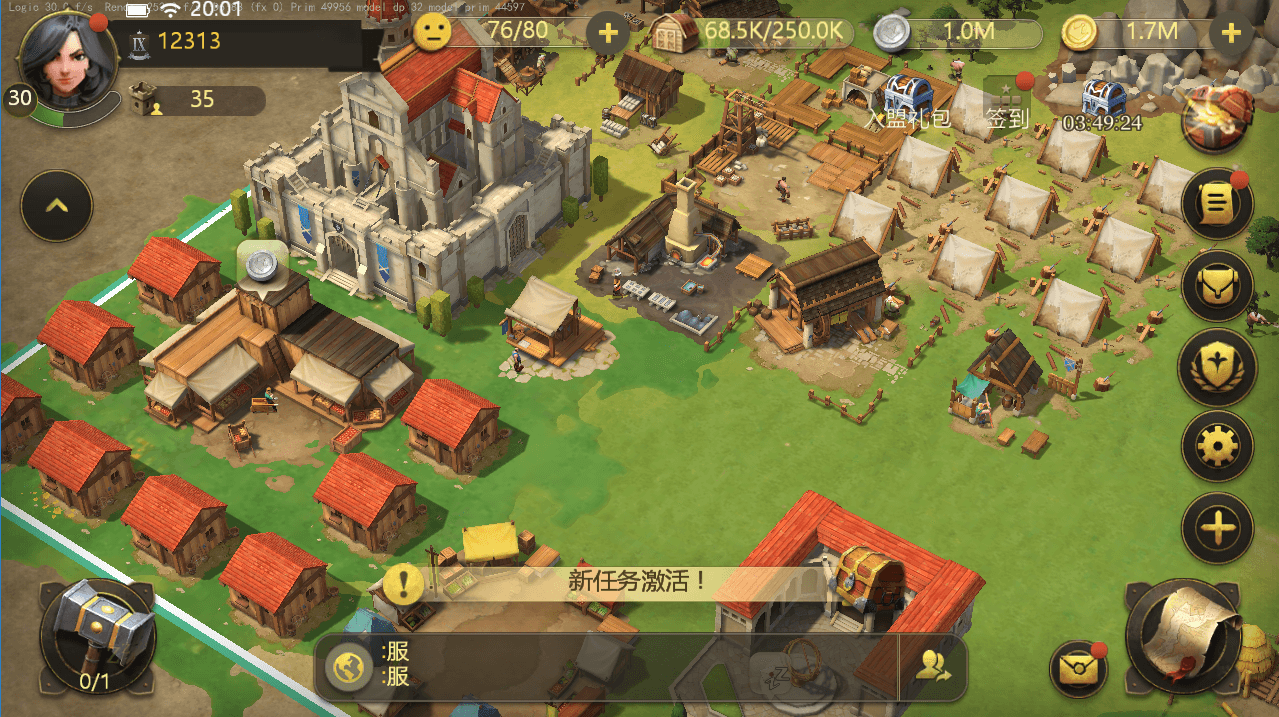Open the gear settings menu

[x=1217, y=445]
